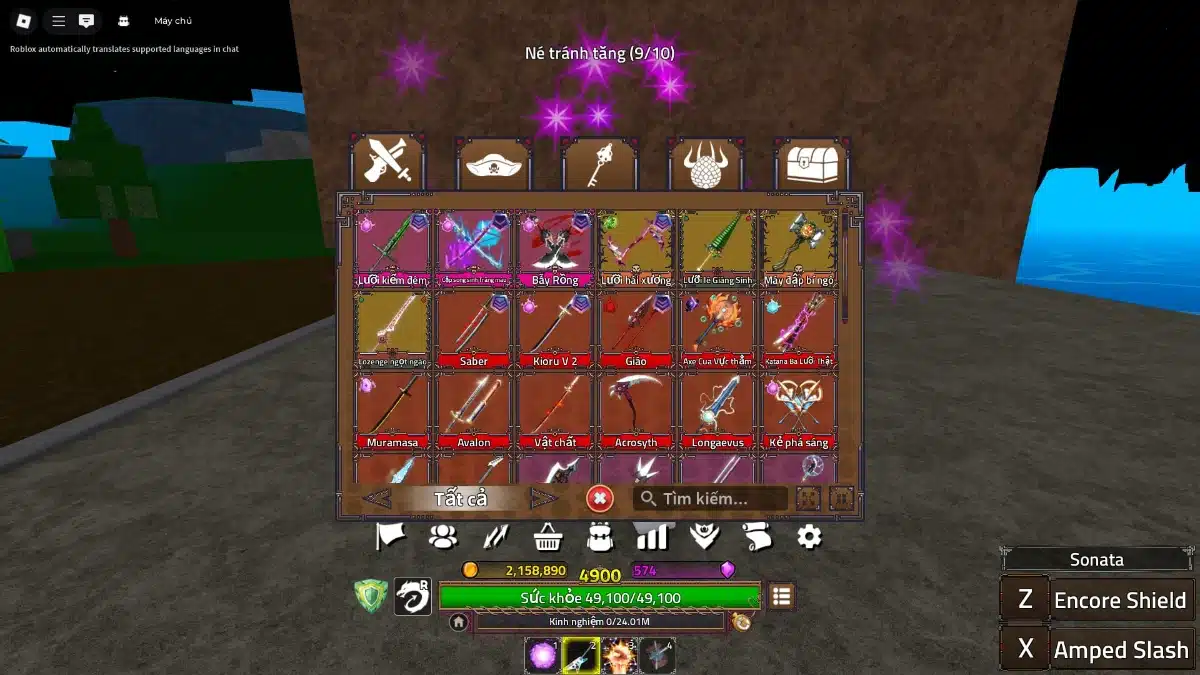
Task: Pick the Acrosyth scythe slot
Action: pos(636,410)
